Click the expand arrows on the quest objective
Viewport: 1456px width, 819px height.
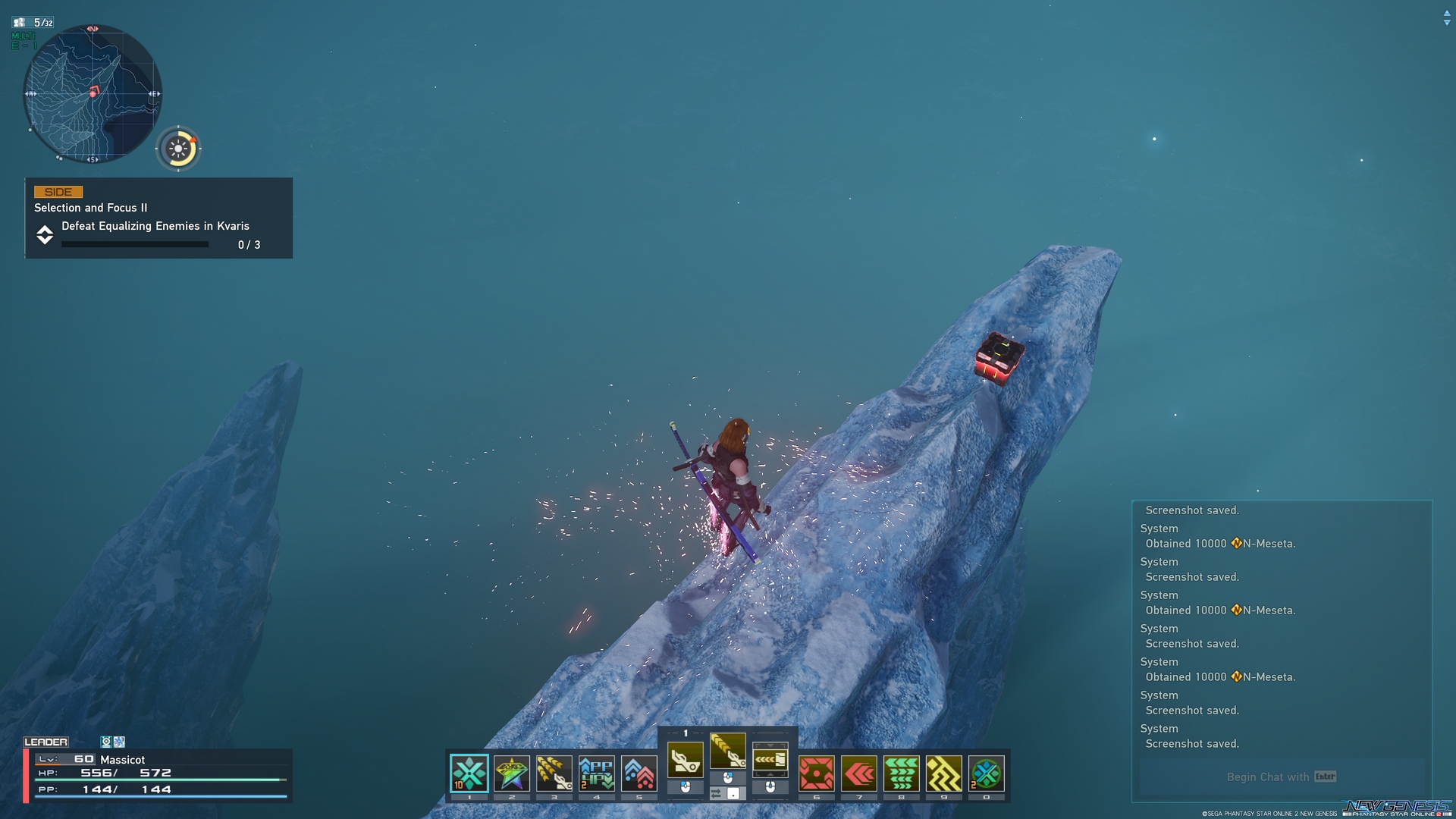[x=45, y=235]
